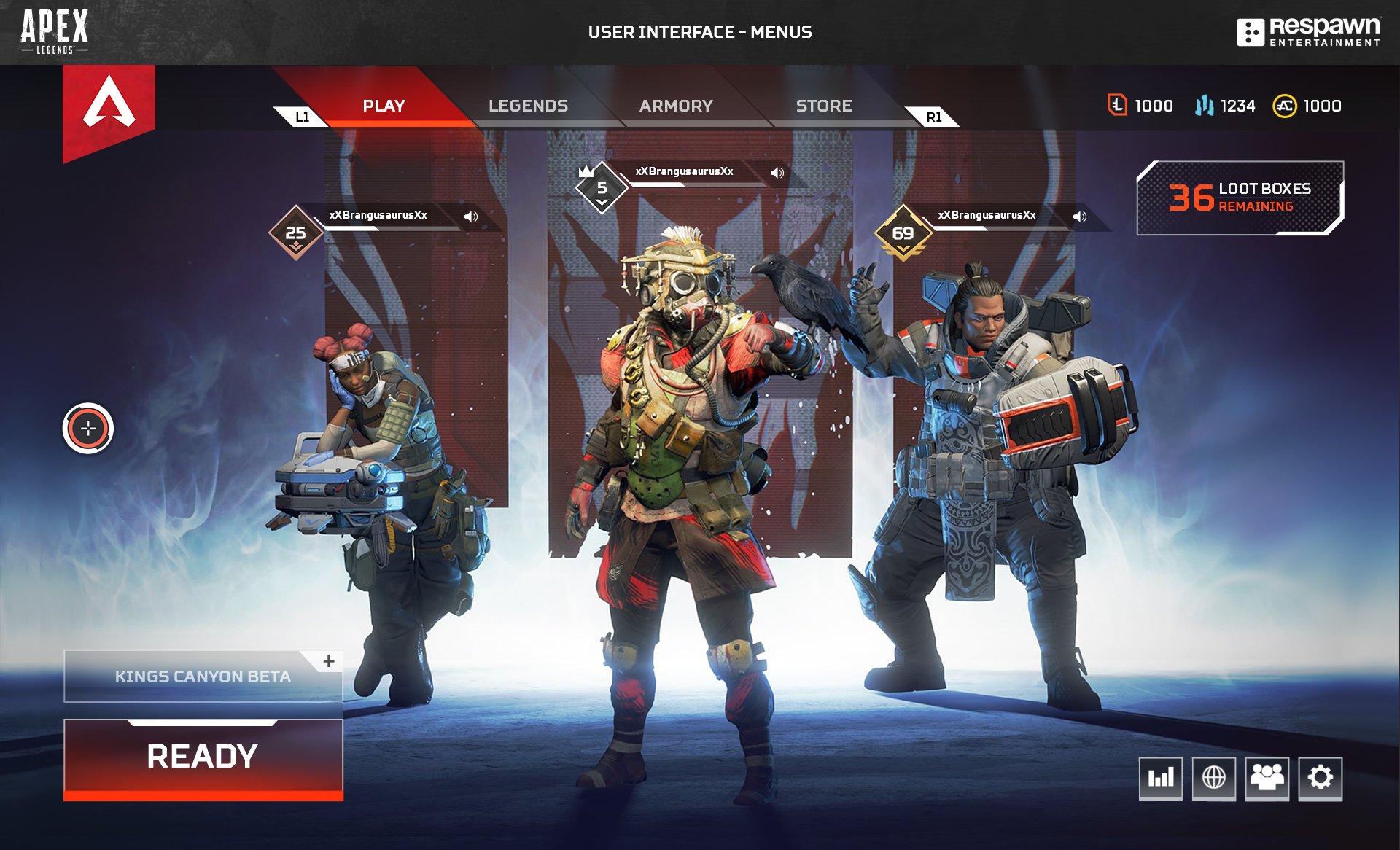Open the Legends tab
The height and width of the screenshot is (850, 1400).
click(x=528, y=106)
